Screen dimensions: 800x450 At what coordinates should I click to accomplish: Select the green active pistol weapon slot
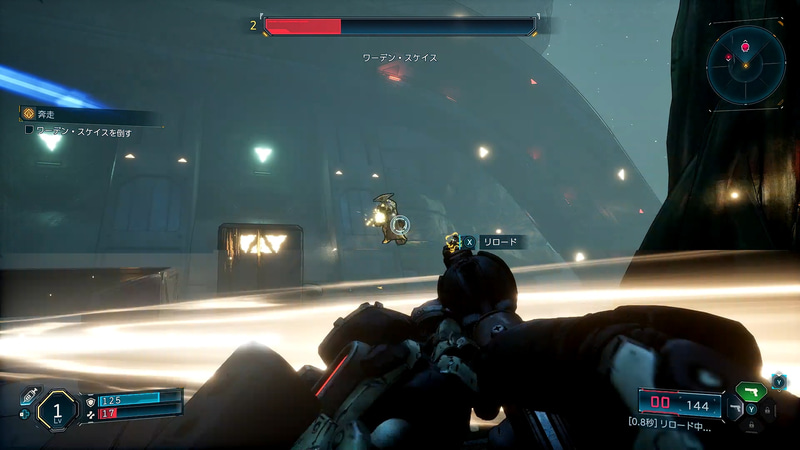749,390
